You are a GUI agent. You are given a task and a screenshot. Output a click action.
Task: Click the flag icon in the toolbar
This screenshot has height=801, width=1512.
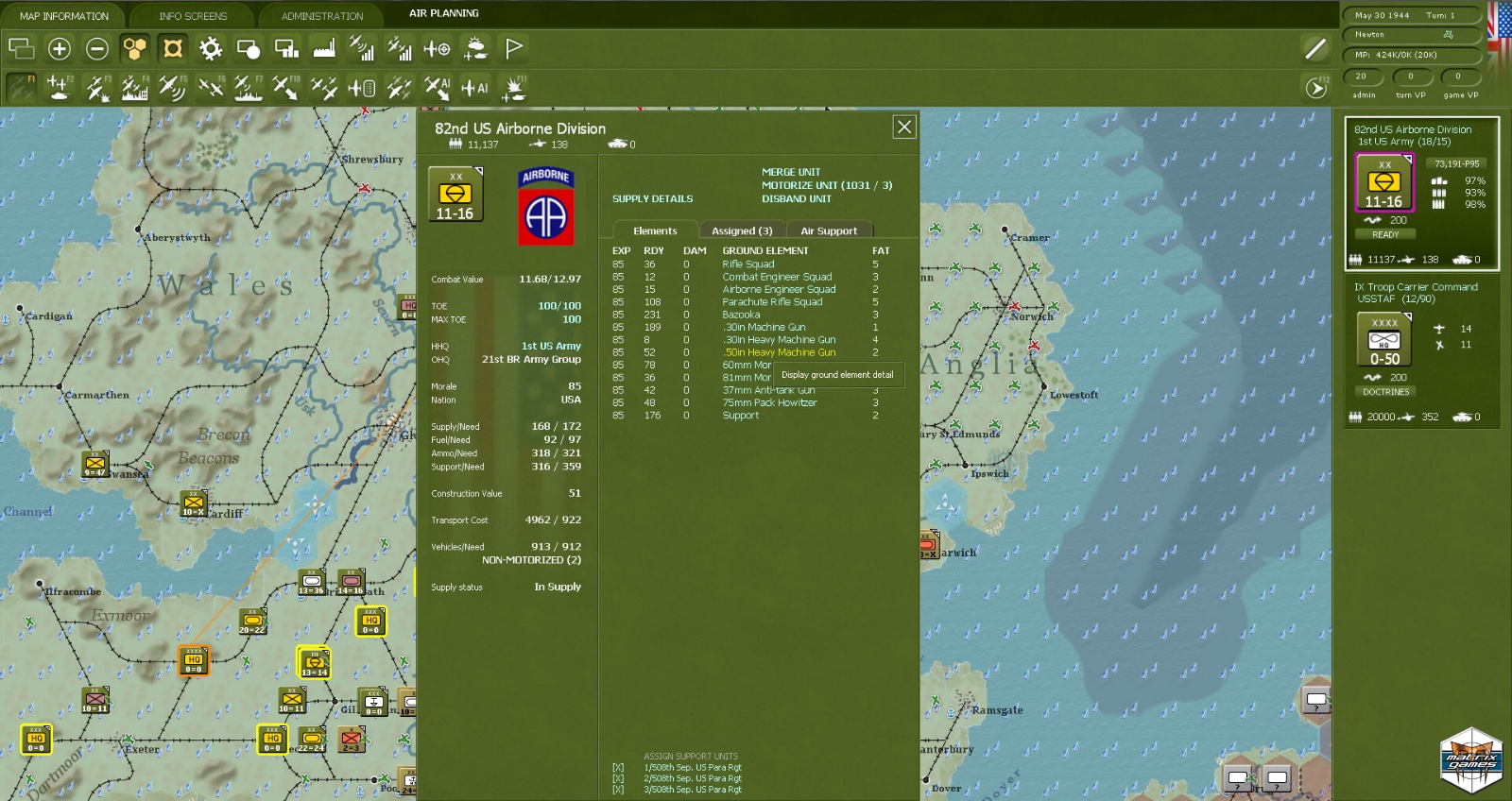click(513, 48)
